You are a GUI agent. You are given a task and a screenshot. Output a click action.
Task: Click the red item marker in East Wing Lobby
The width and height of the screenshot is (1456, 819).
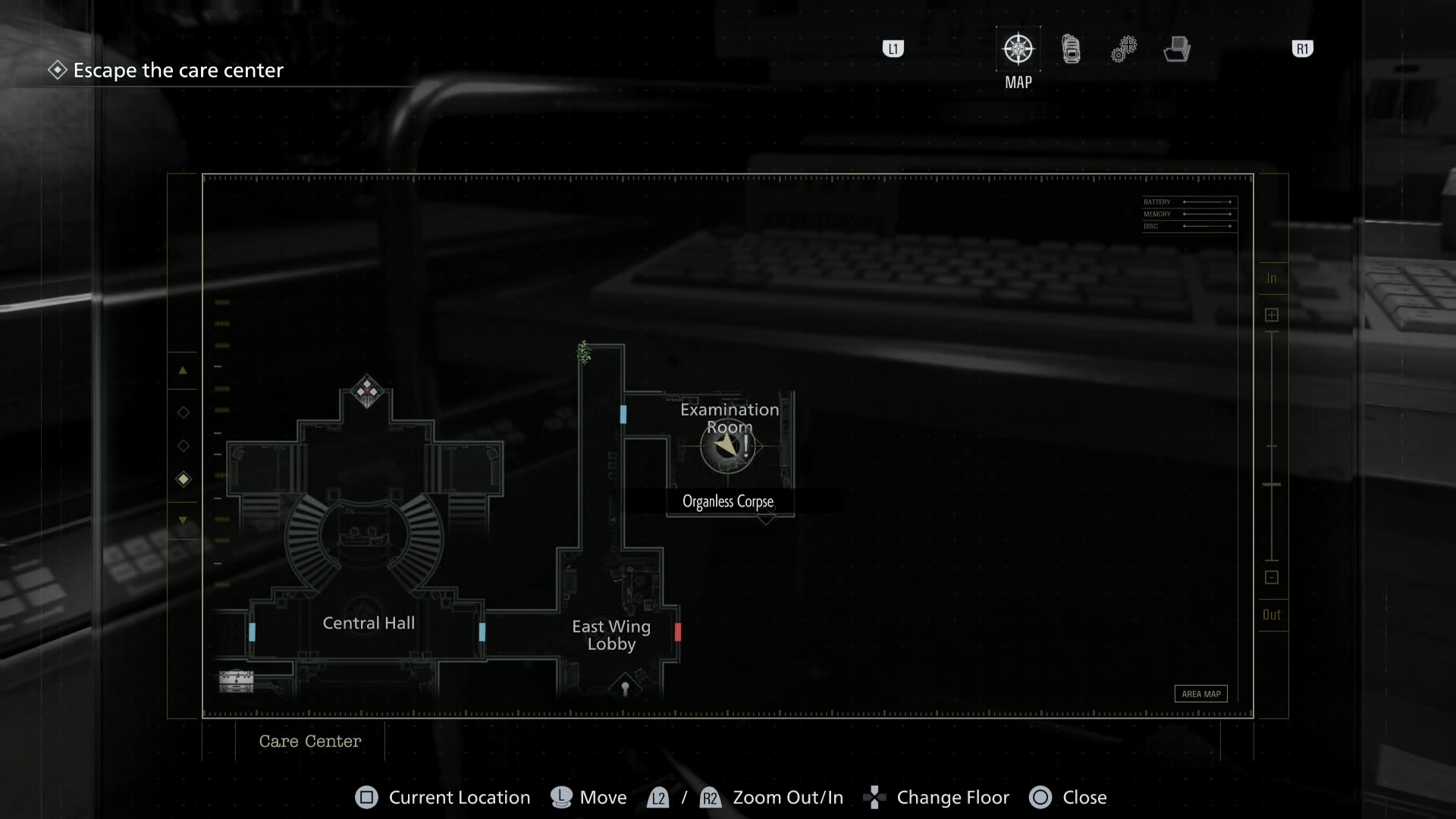[677, 632]
